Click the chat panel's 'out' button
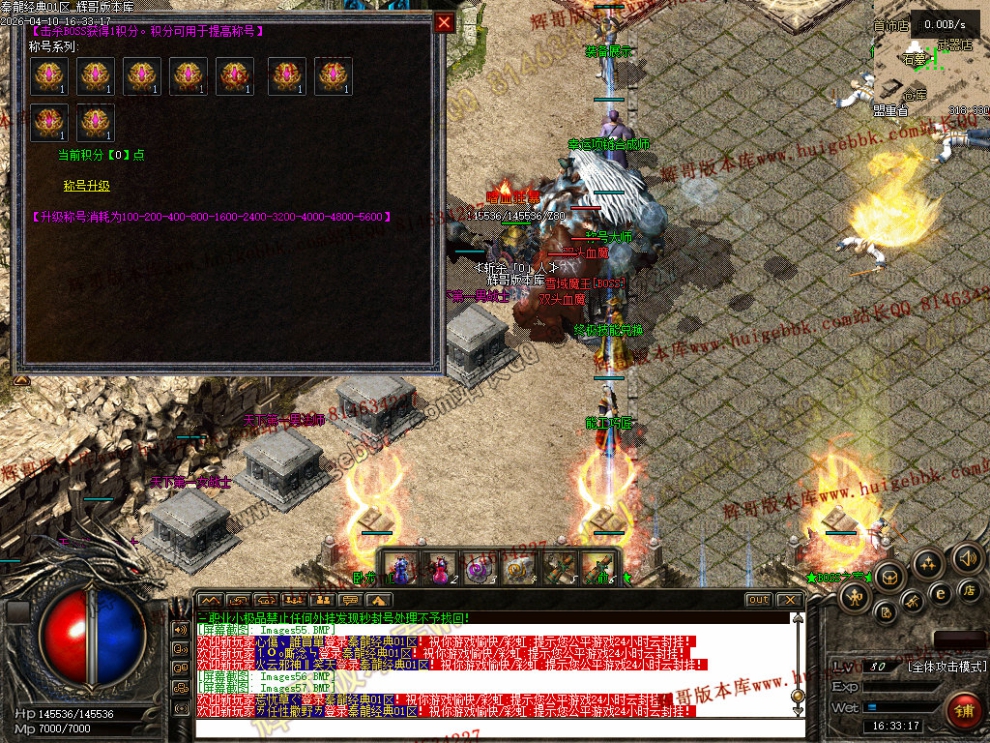 click(x=758, y=599)
